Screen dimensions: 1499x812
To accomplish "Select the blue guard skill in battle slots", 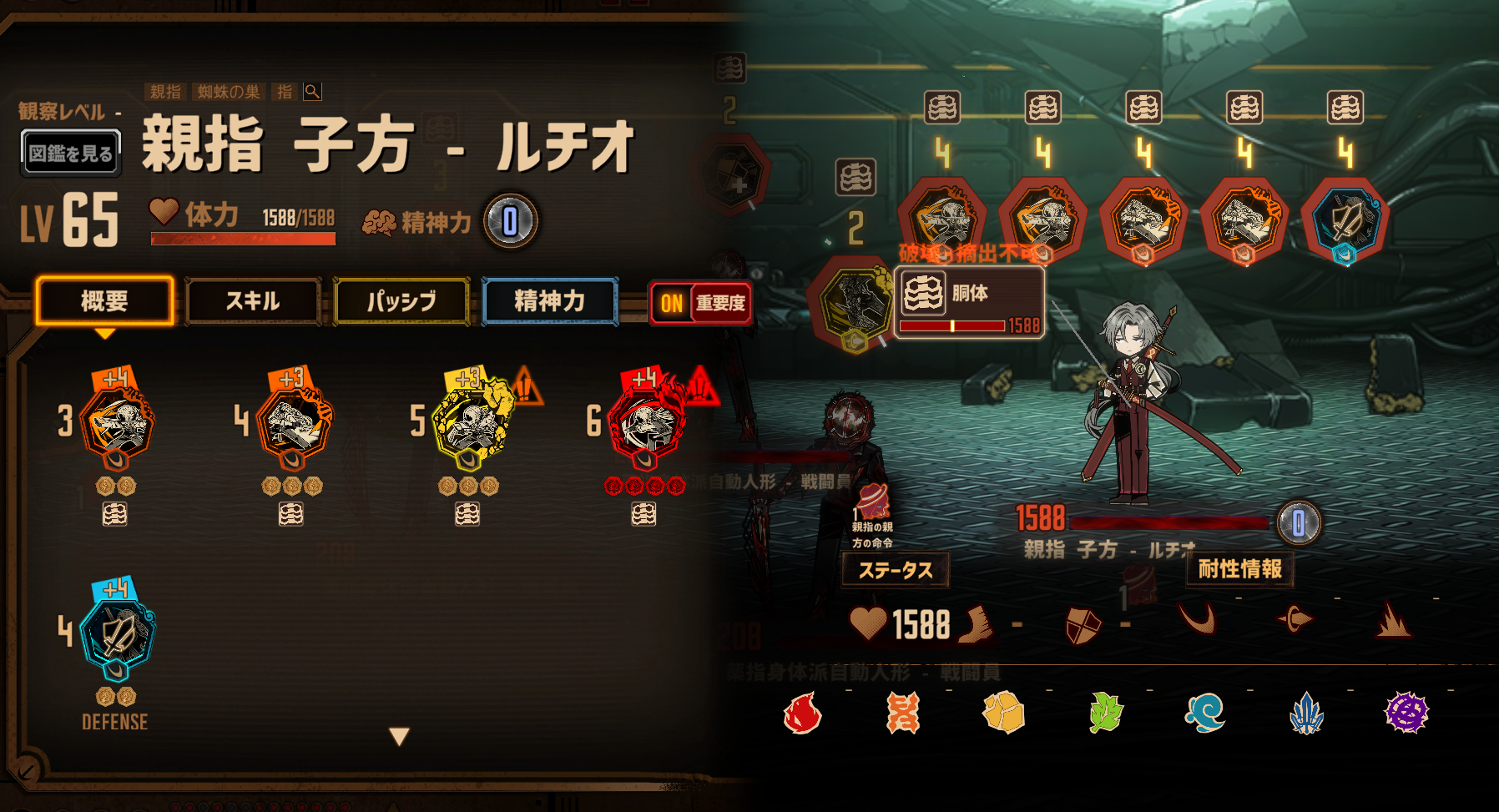I will point(1345,221).
